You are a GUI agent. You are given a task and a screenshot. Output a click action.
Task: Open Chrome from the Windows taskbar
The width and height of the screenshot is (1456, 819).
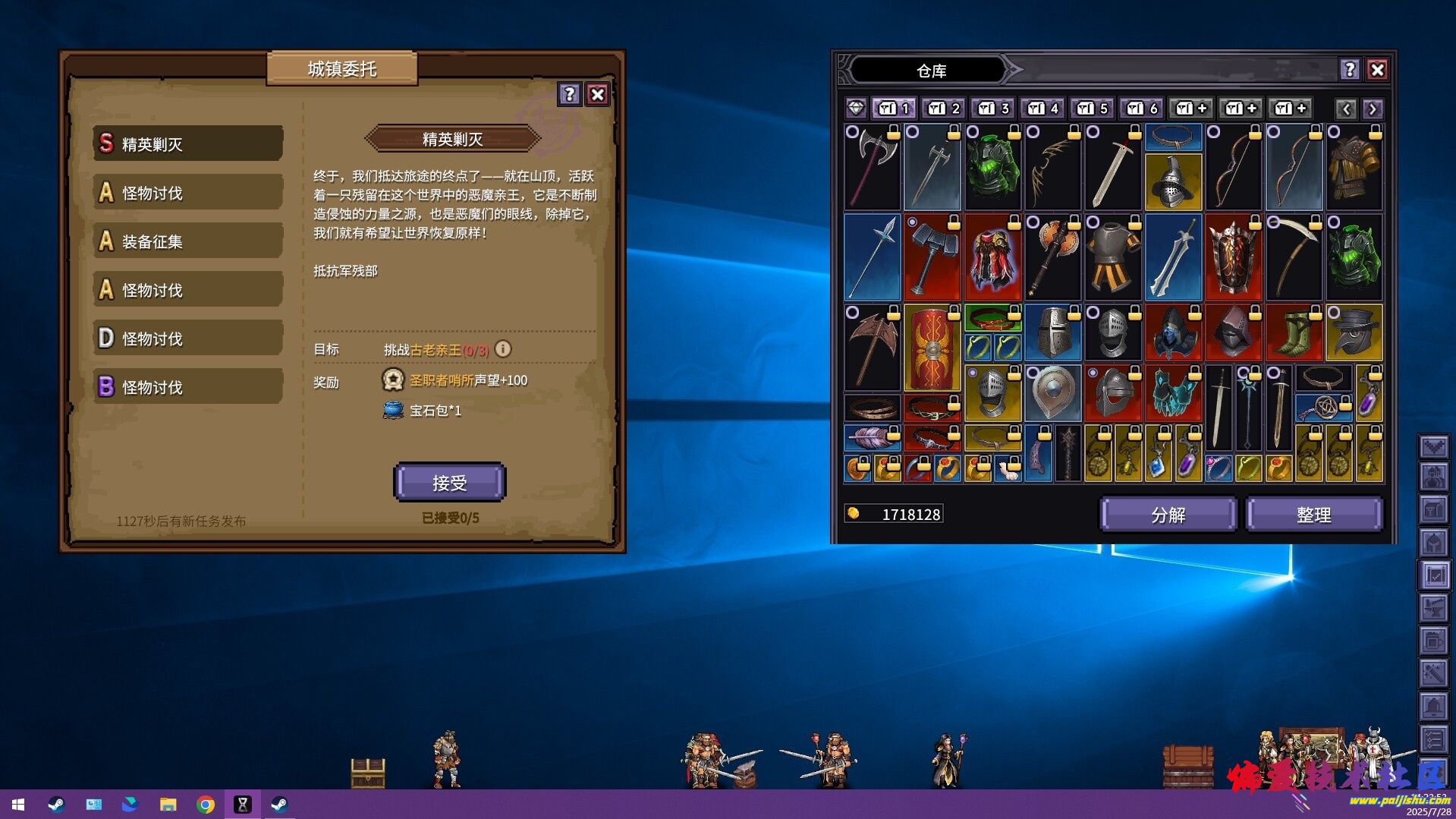(x=205, y=805)
